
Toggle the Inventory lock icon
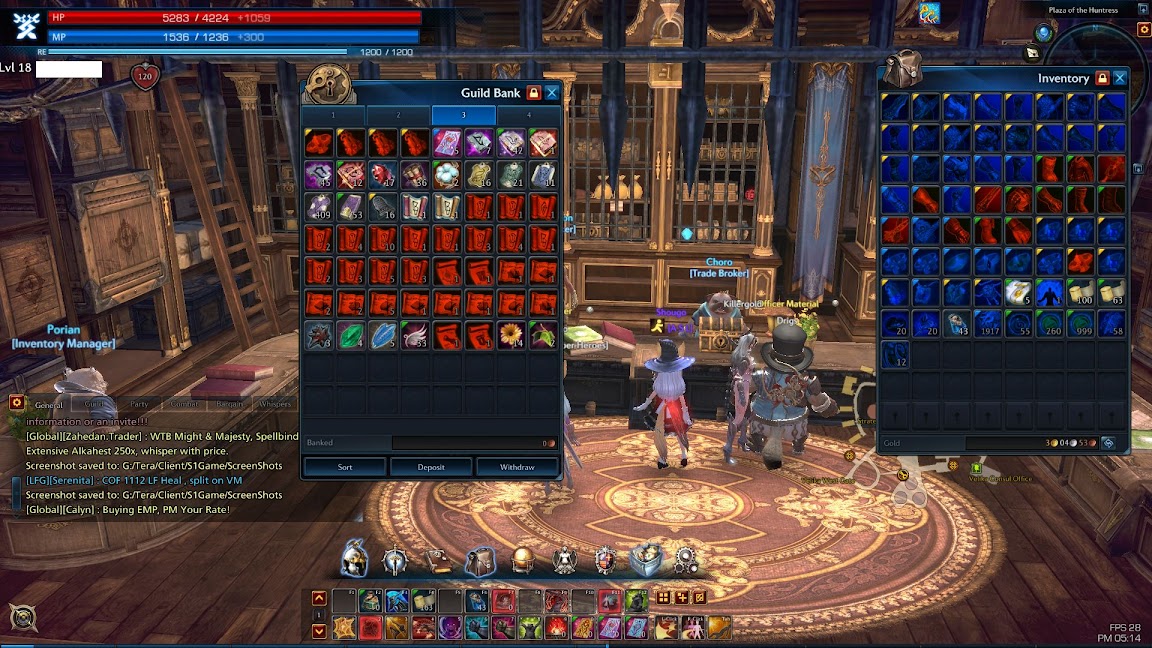(1102, 78)
